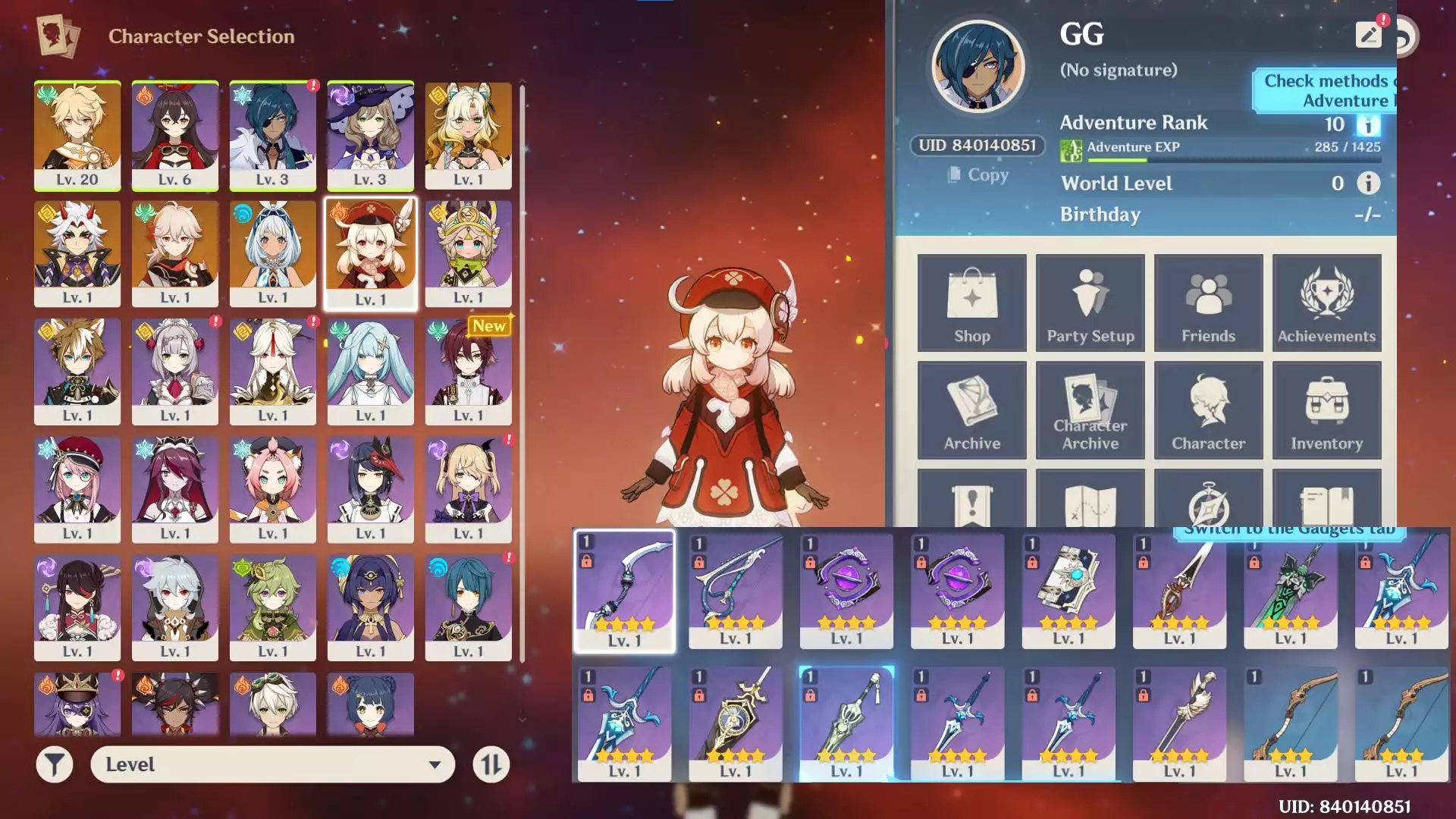The image size is (1456, 819).
Task: Open the Friends menu
Action: click(x=1208, y=303)
